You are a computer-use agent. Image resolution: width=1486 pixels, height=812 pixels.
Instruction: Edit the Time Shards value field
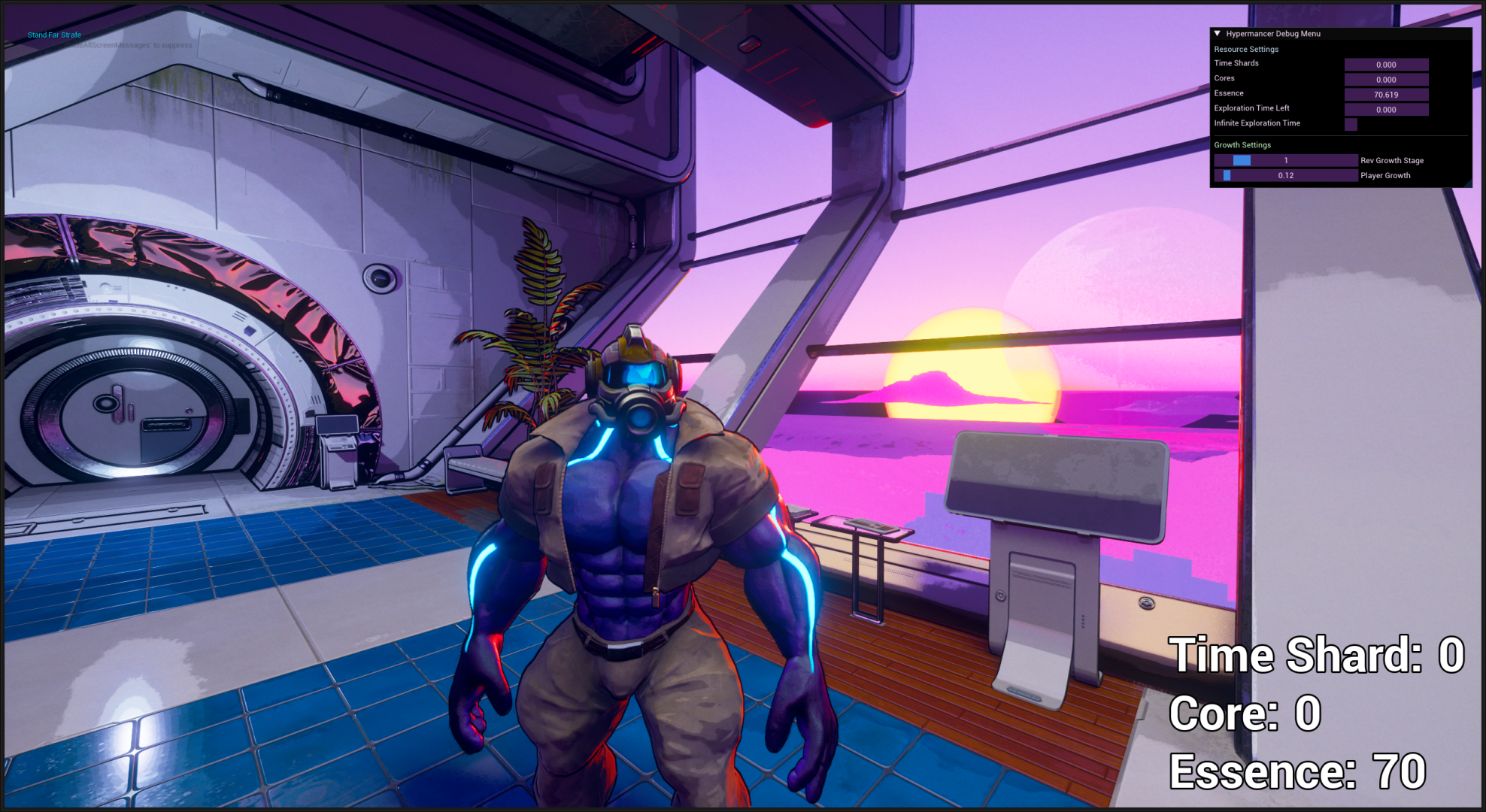pyautogui.click(x=1386, y=65)
